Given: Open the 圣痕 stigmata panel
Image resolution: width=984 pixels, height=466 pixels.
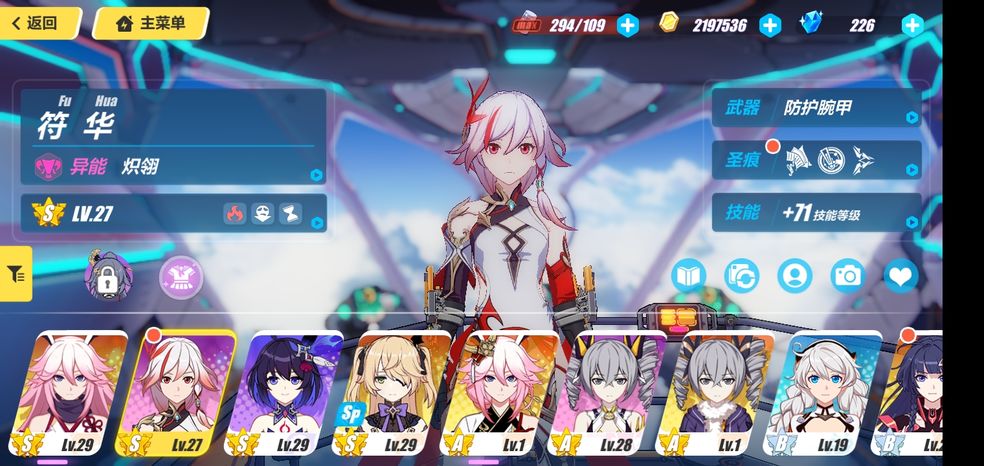Looking at the screenshot, I should point(816,159).
